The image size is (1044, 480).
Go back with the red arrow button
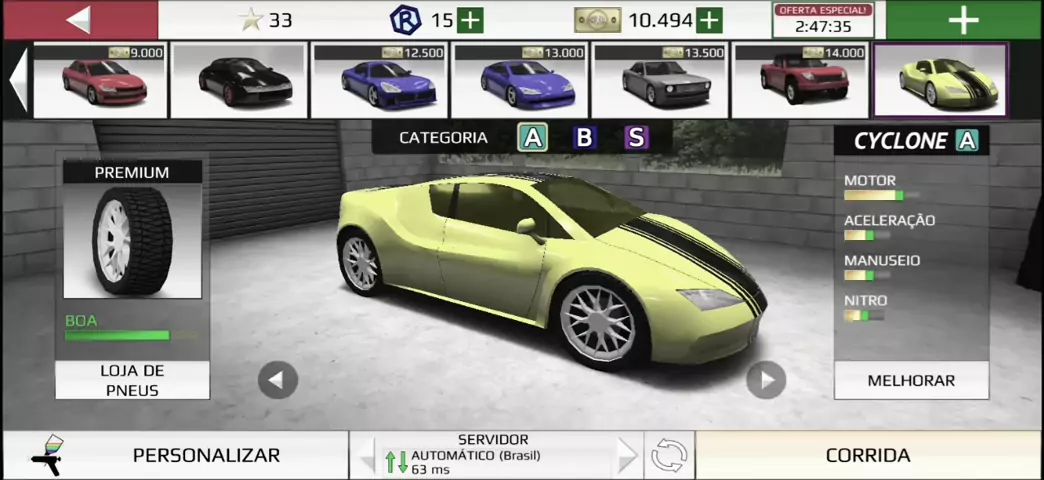click(x=80, y=20)
